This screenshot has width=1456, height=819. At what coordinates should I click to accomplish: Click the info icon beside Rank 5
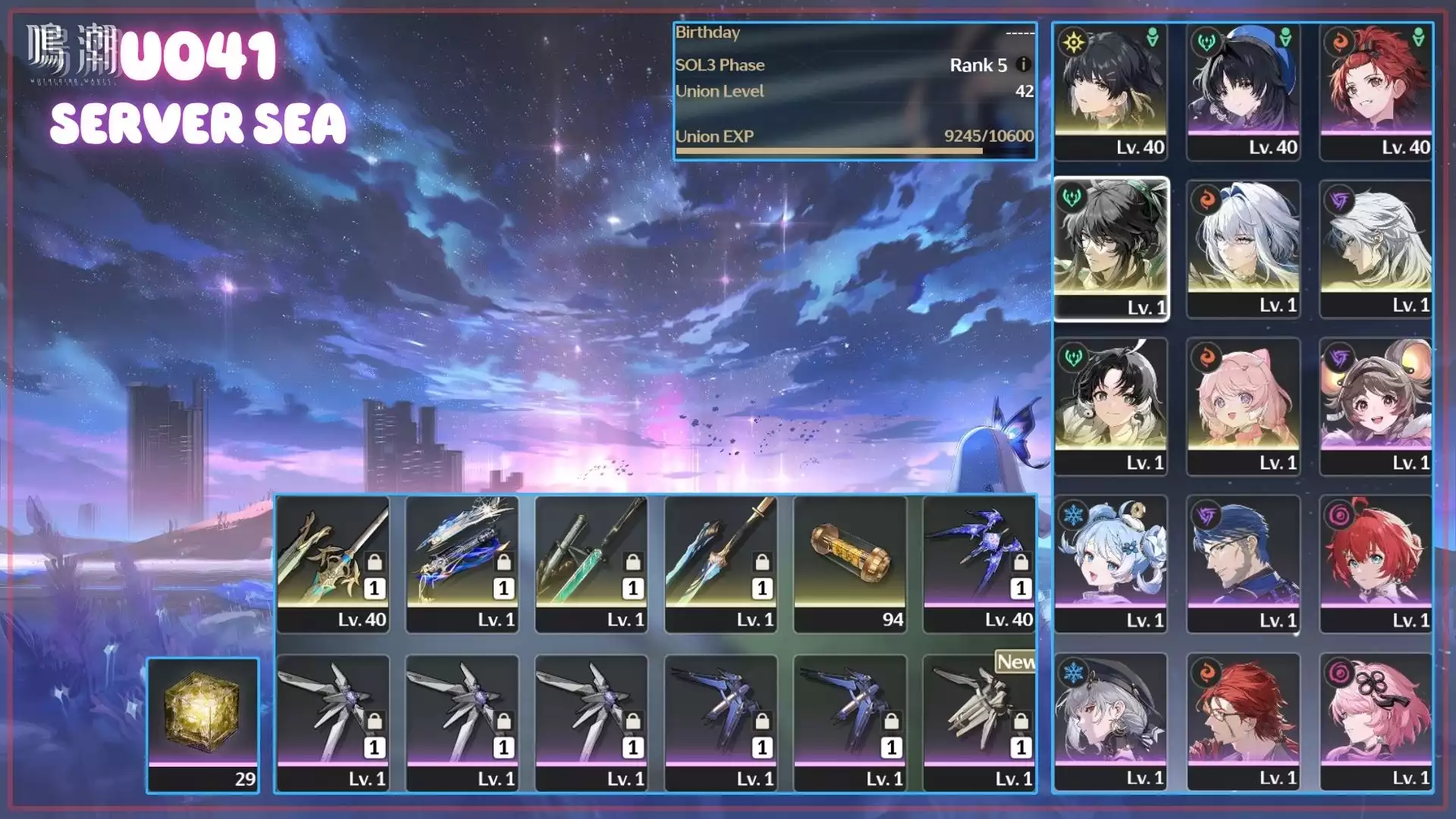click(x=1023, y=64)
